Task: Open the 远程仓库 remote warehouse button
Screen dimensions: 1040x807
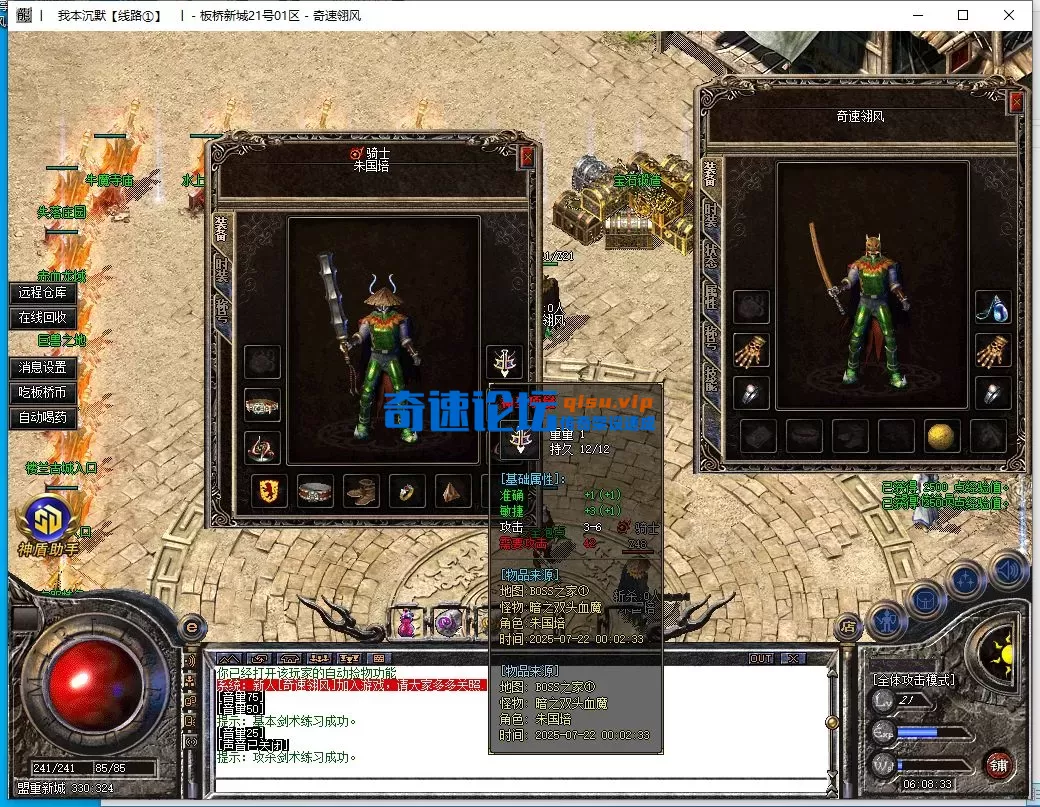Action: (x=42, y=293)
